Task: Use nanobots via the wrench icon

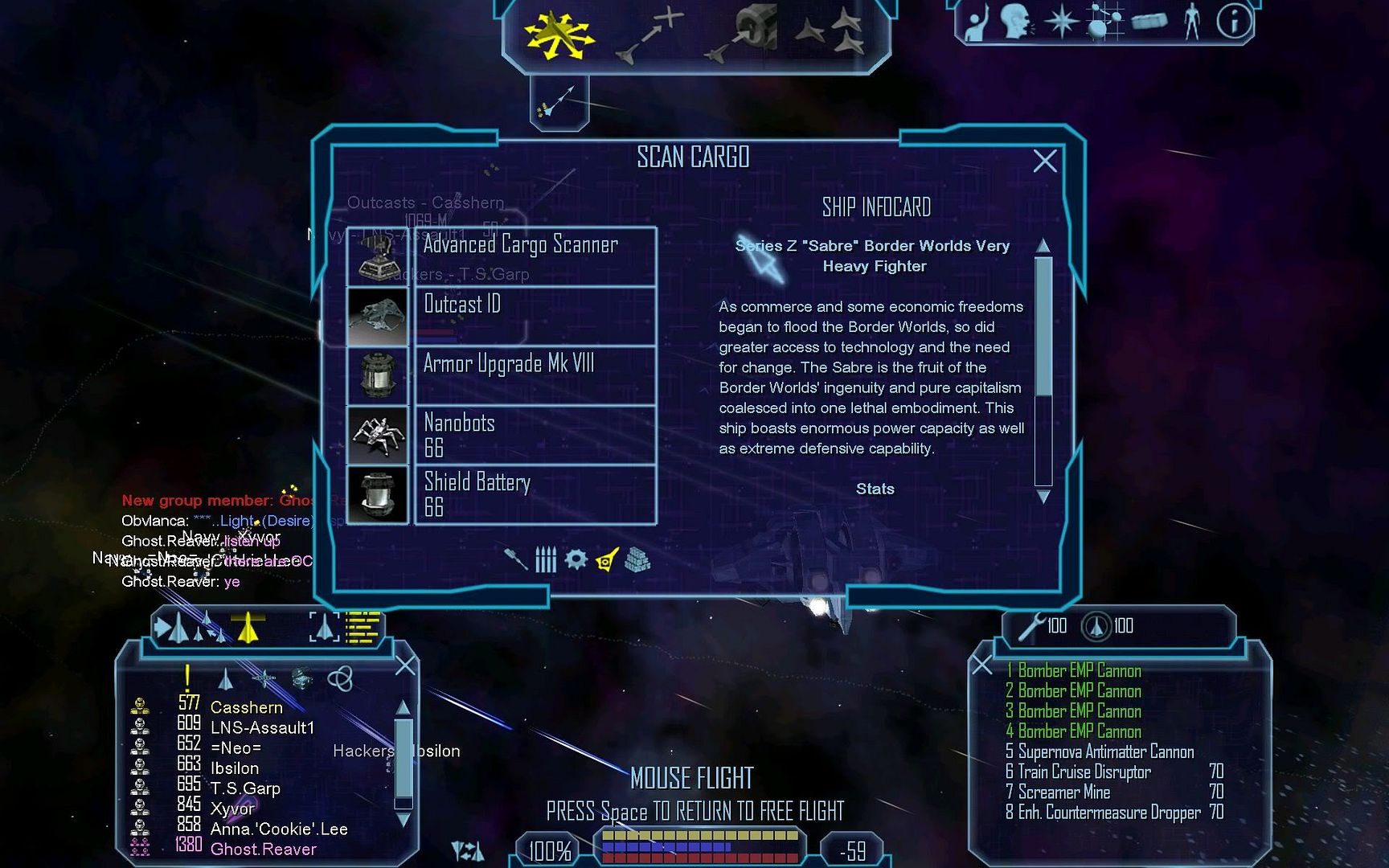Action: tap(1030, 626)
